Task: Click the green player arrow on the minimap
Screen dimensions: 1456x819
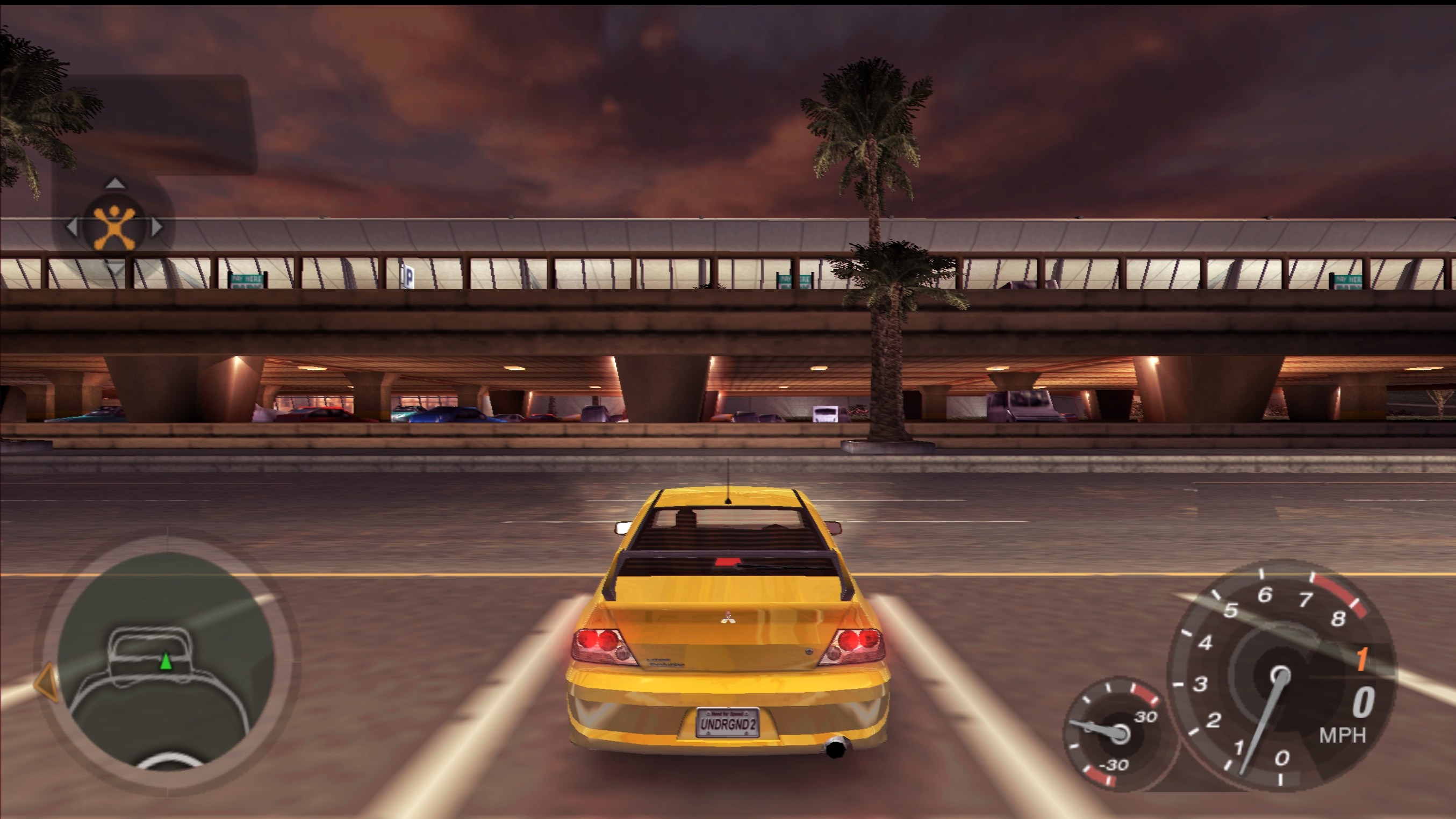Action: [166, 661]
